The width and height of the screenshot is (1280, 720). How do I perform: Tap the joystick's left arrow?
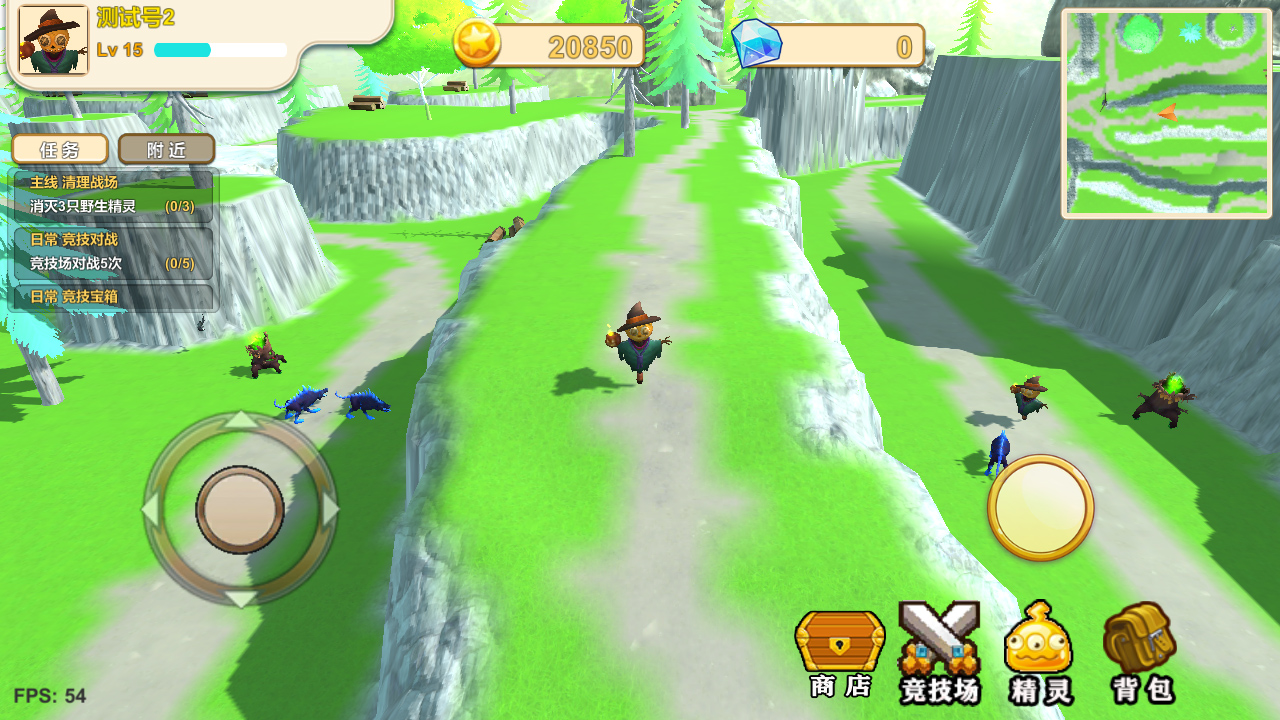pyautogui.click(x=150, y=509)
